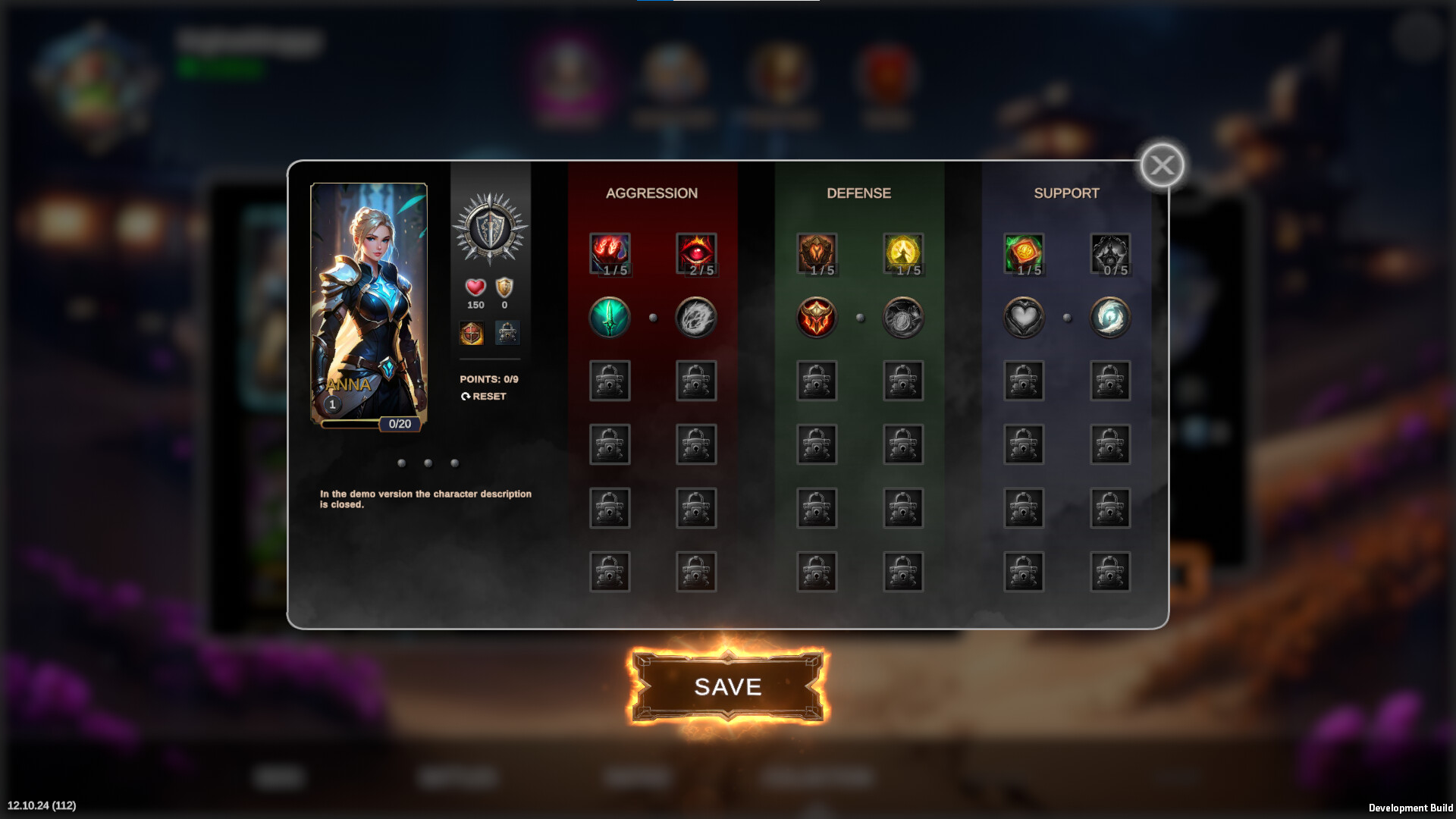Click the heart icon showing 150 health
The image size is (1456, 819).
(x=474, y=287)
